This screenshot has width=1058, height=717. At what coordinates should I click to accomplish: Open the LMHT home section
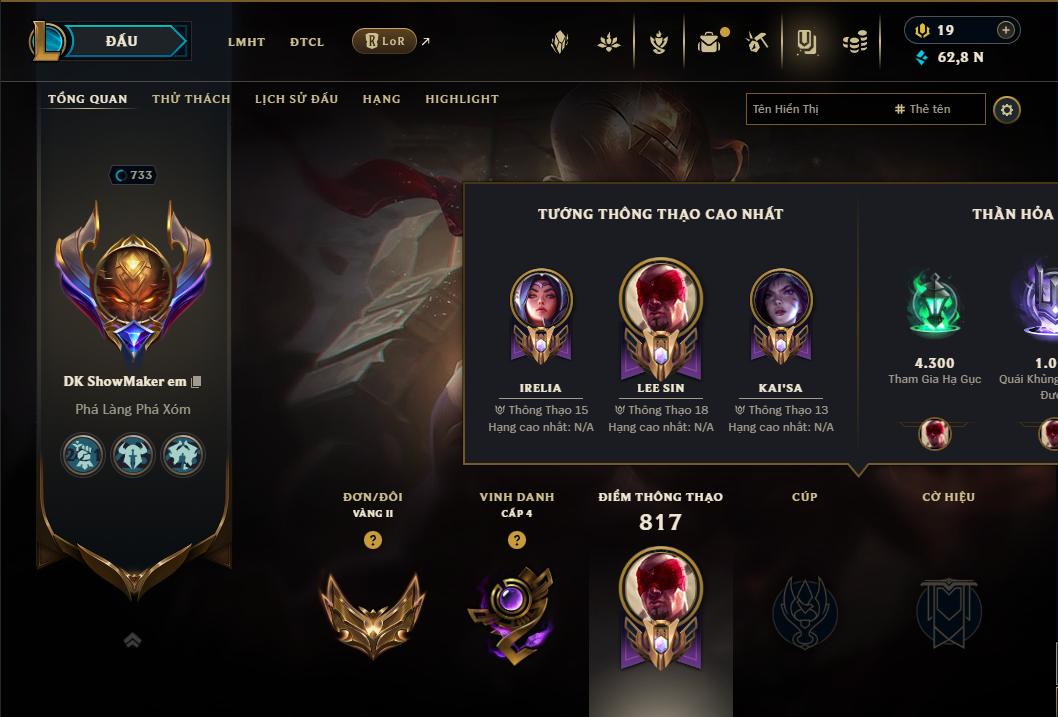(x=246, y=42)
